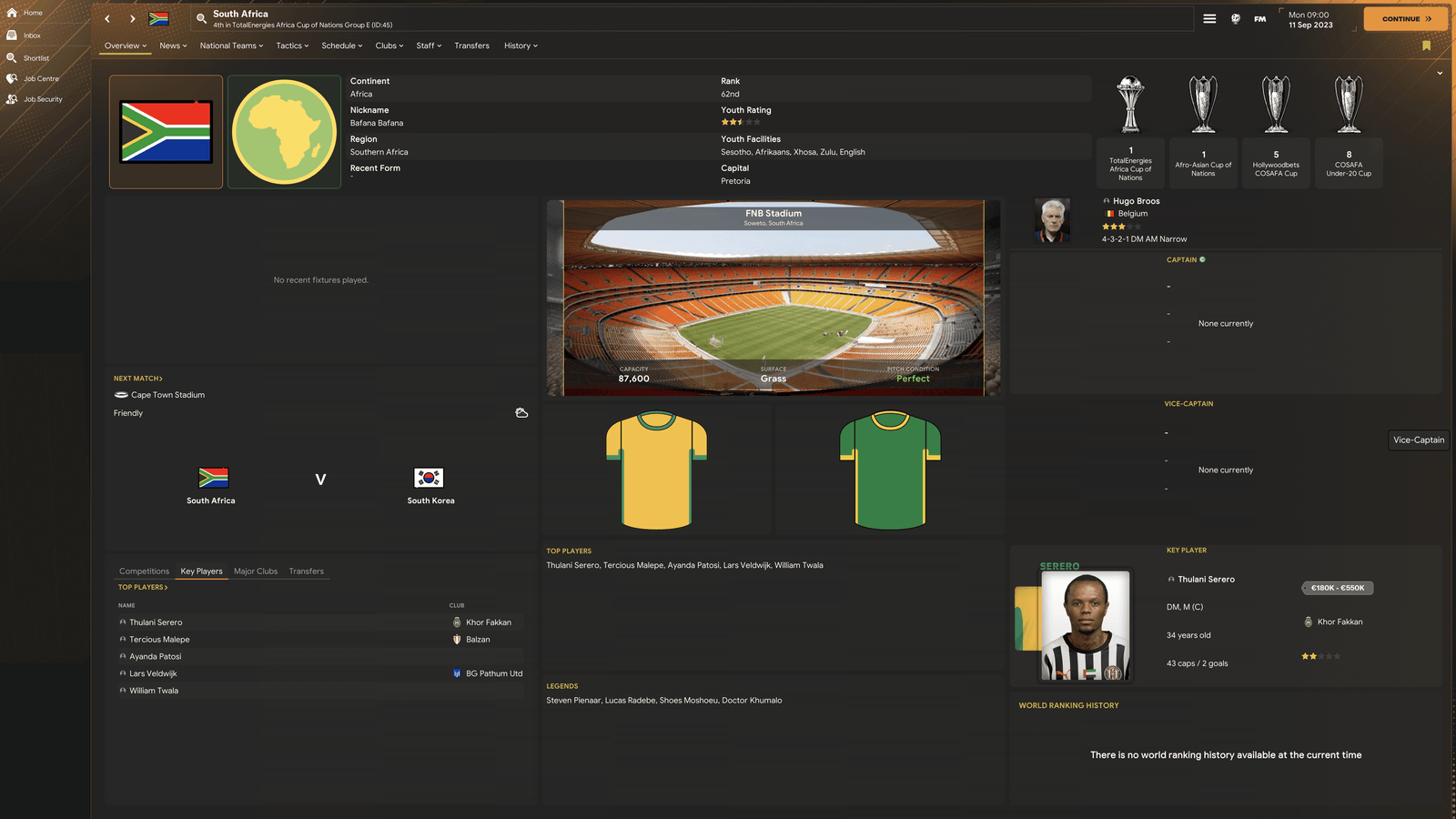This screenshot has width=1456, height=819.
Task: Open the Tactics dropdown menu
Action: coord(292,45)
